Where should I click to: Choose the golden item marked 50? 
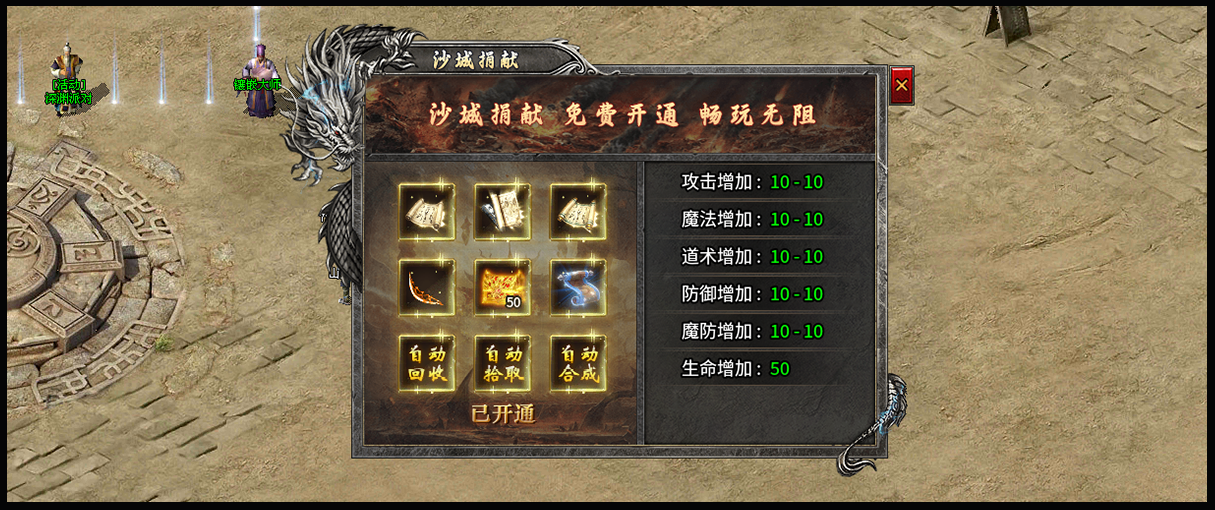[x=502, y=288]
